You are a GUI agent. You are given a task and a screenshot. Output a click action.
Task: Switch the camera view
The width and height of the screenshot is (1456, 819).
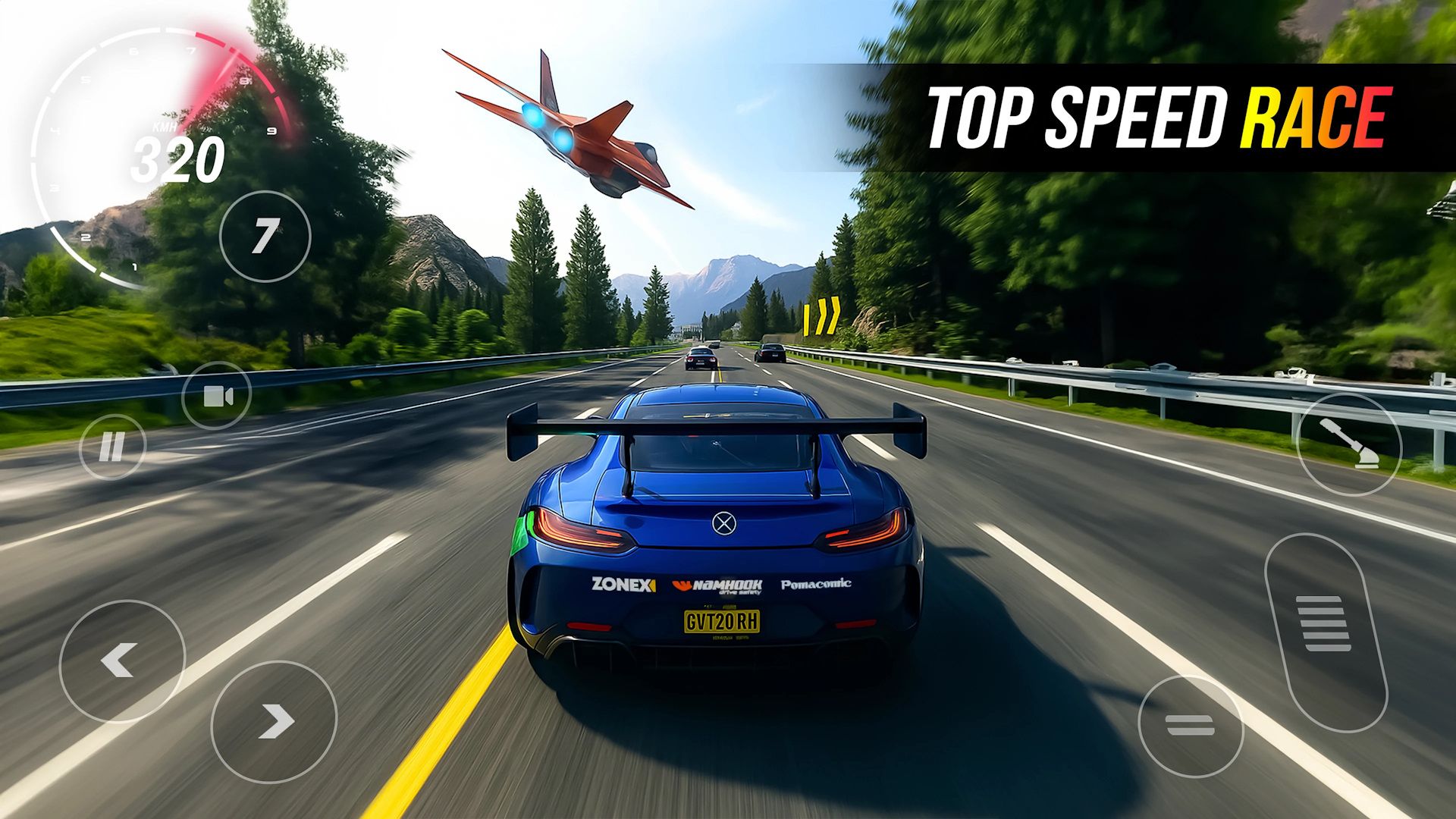[217, 396]
